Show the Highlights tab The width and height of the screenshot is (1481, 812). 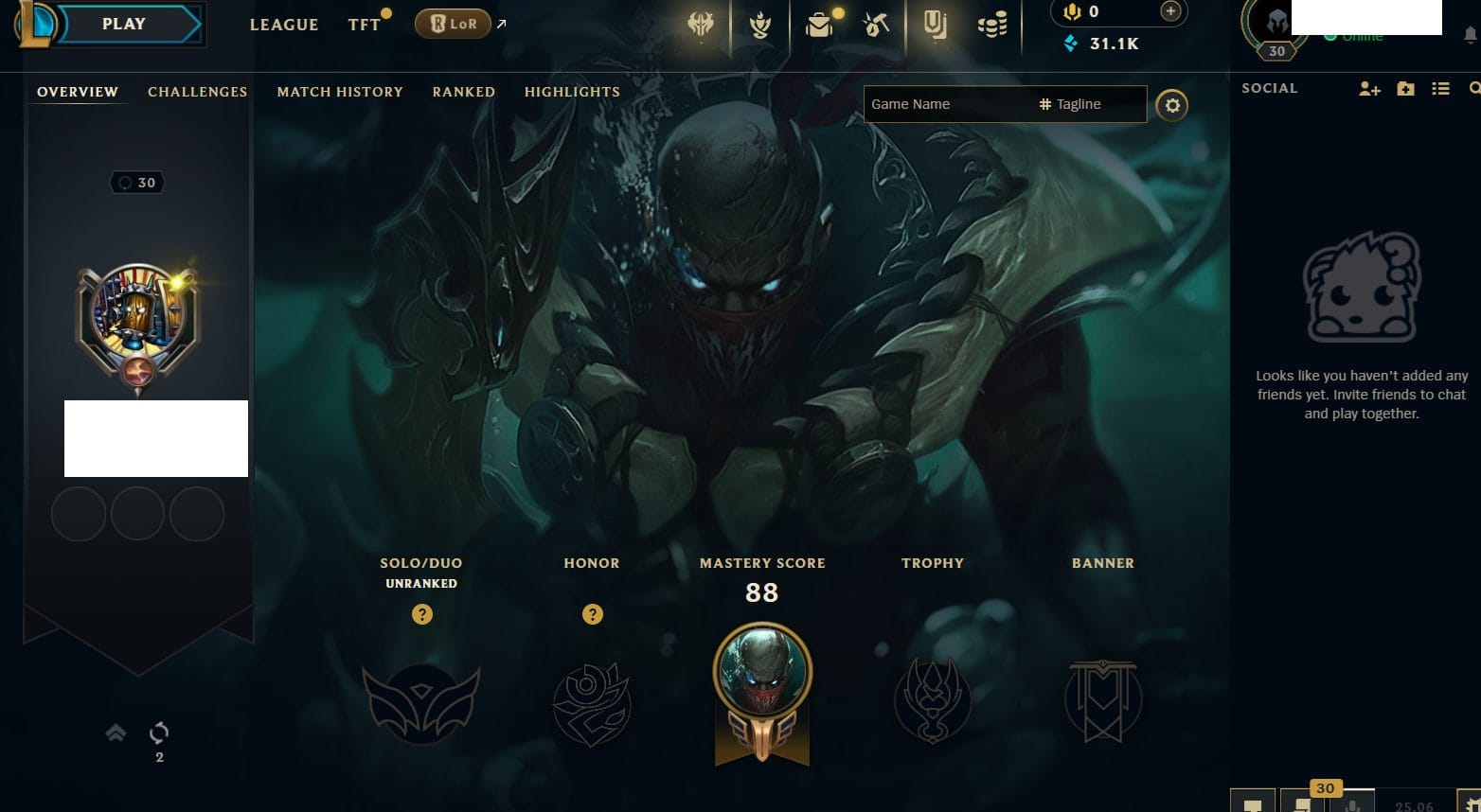click(572, 92)
